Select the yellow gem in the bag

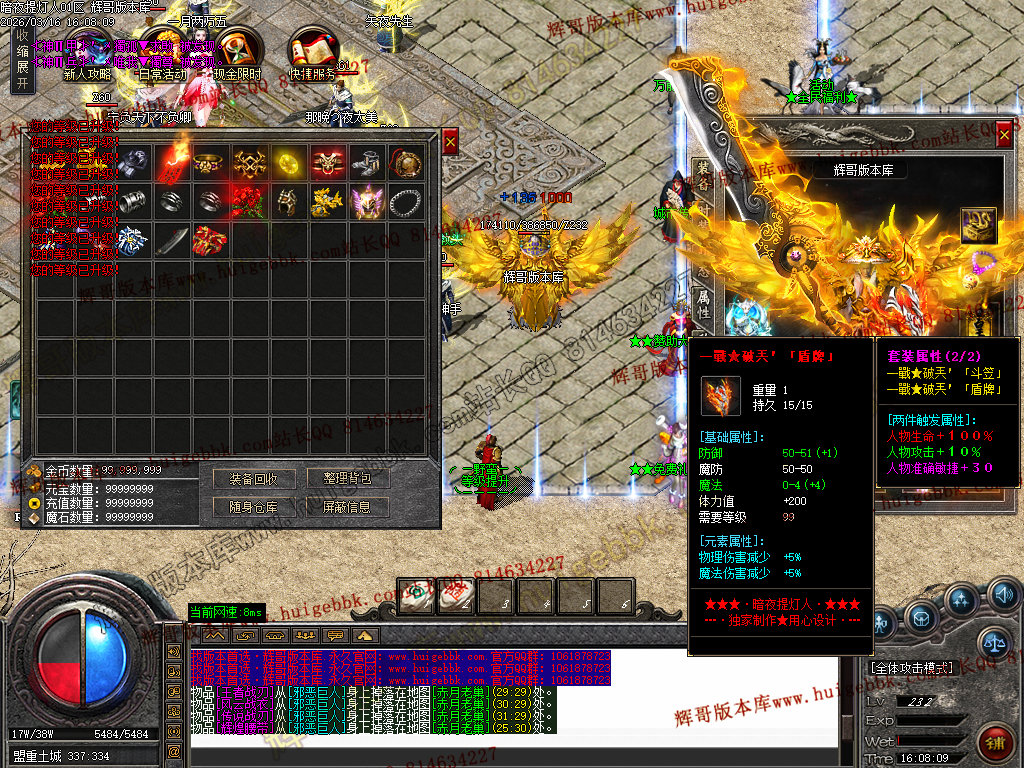(x=289, y=161)
